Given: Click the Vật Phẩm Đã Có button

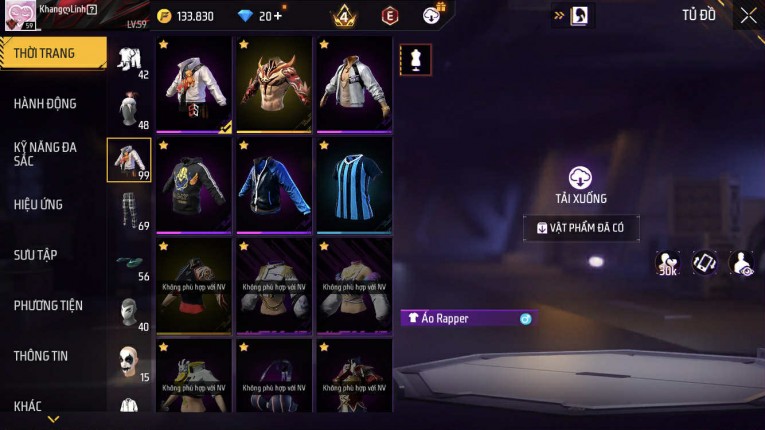Looking at the screenshot, I should [581, 228].
